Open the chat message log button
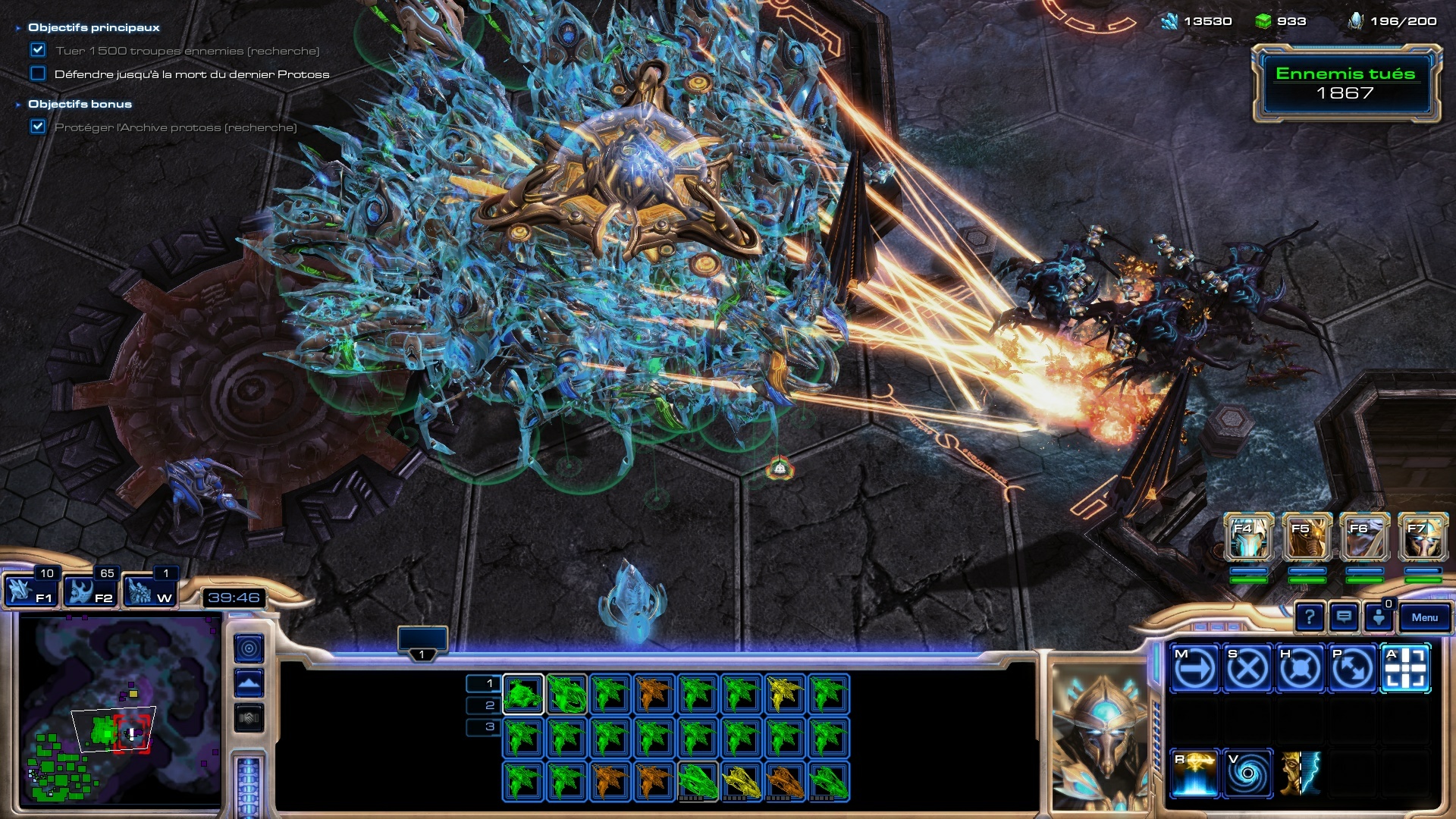This screenshot has height=819, width=1456. 1344,617
